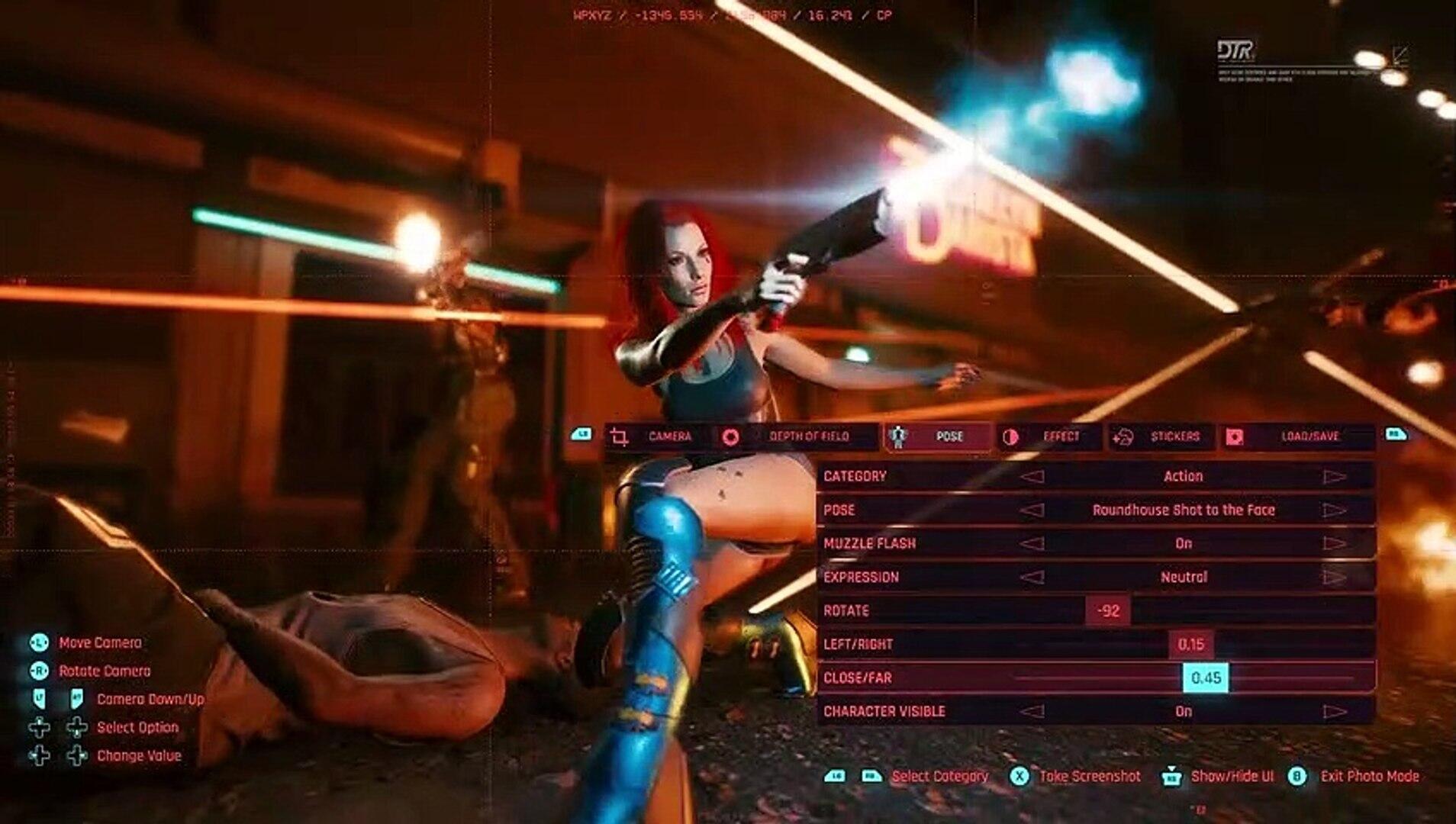Screen dimensions: 1456x824
Task: Toggle Muzzle Flash with its right arrow
Action: tap(1334, 544)
